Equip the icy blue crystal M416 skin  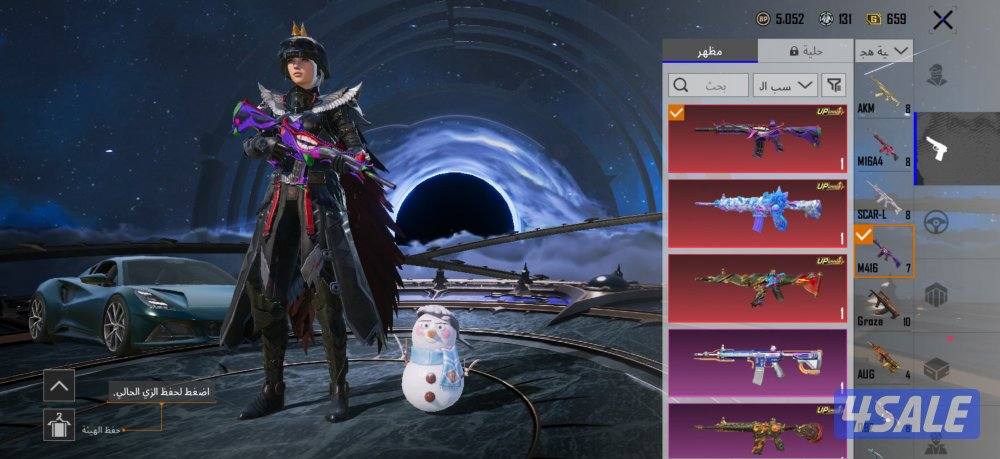click(757, 212)
